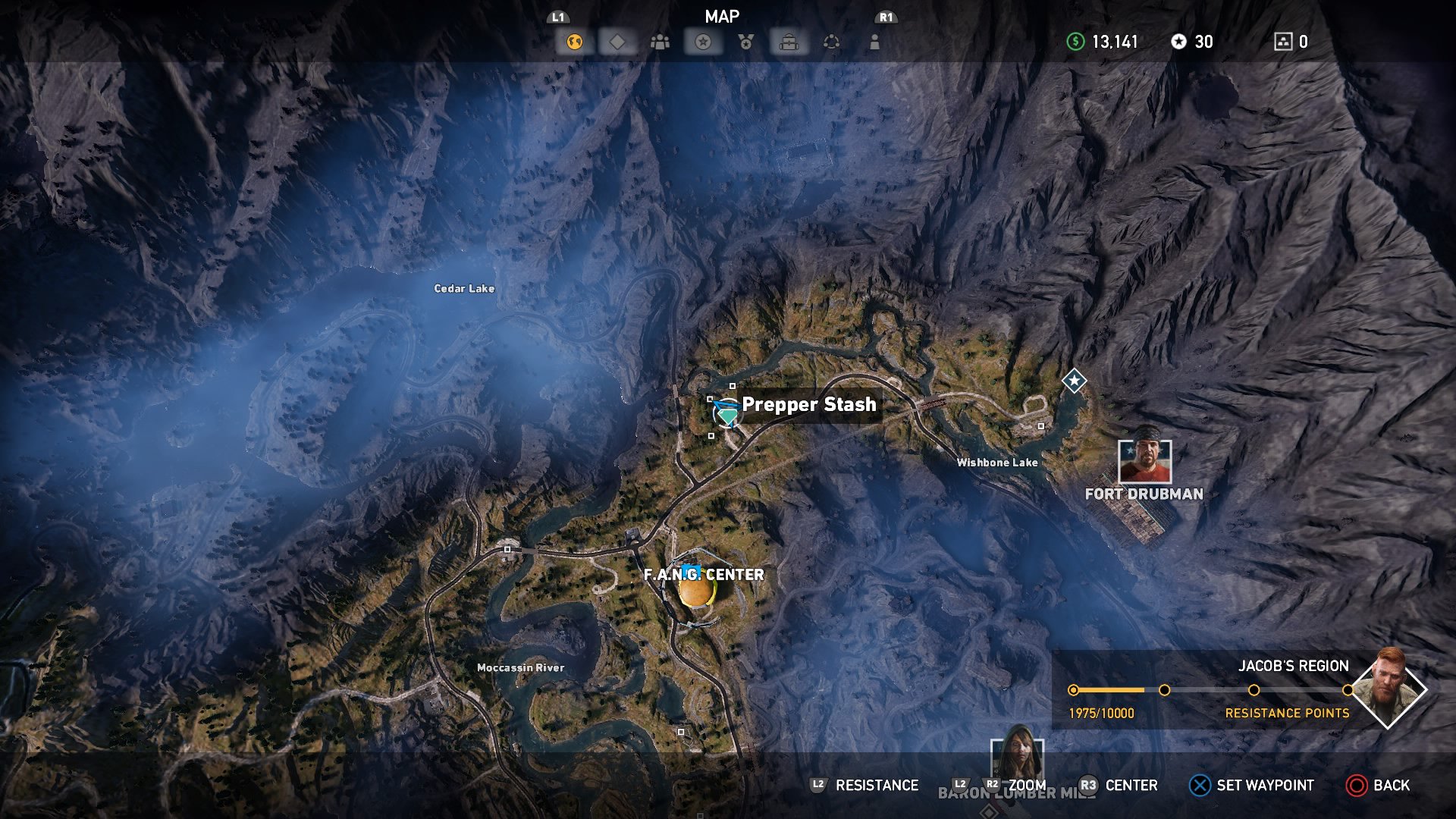
Task: Show the Resistance overview
Action: tap(864, 786)
